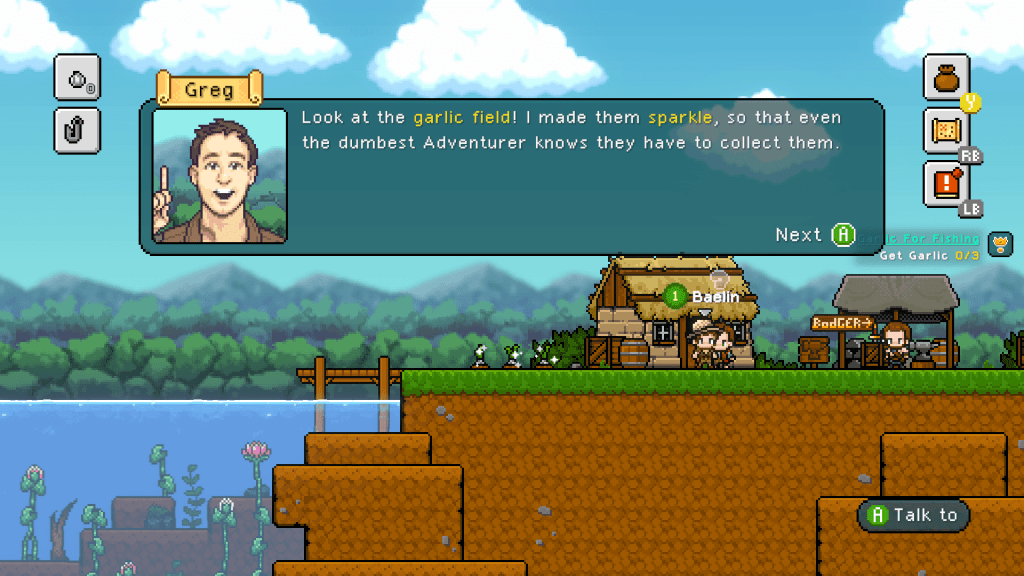Open the red quest journal book
The image size is (1024, 576).
click(946, 184)
